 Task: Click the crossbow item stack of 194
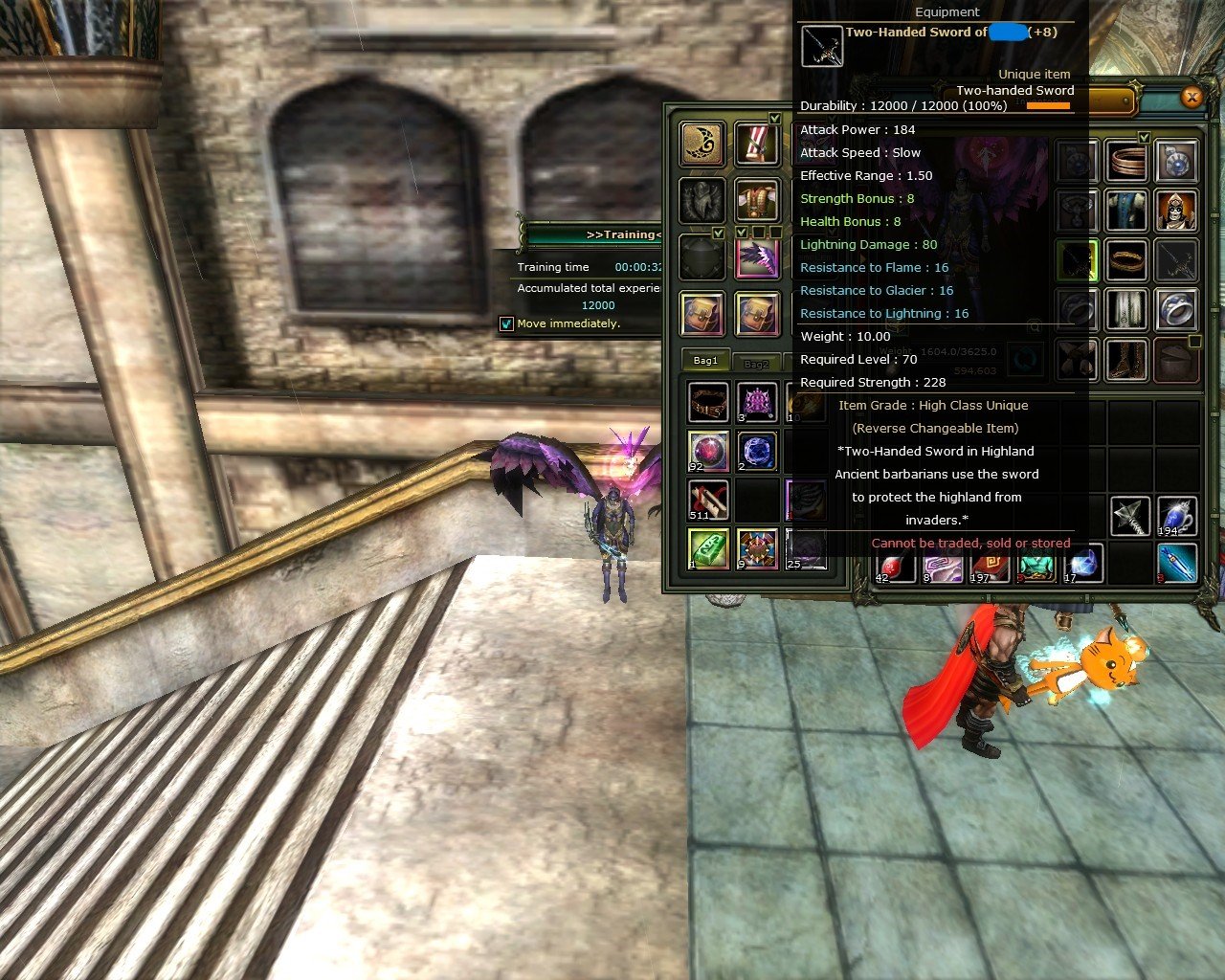click(1178, 515)
